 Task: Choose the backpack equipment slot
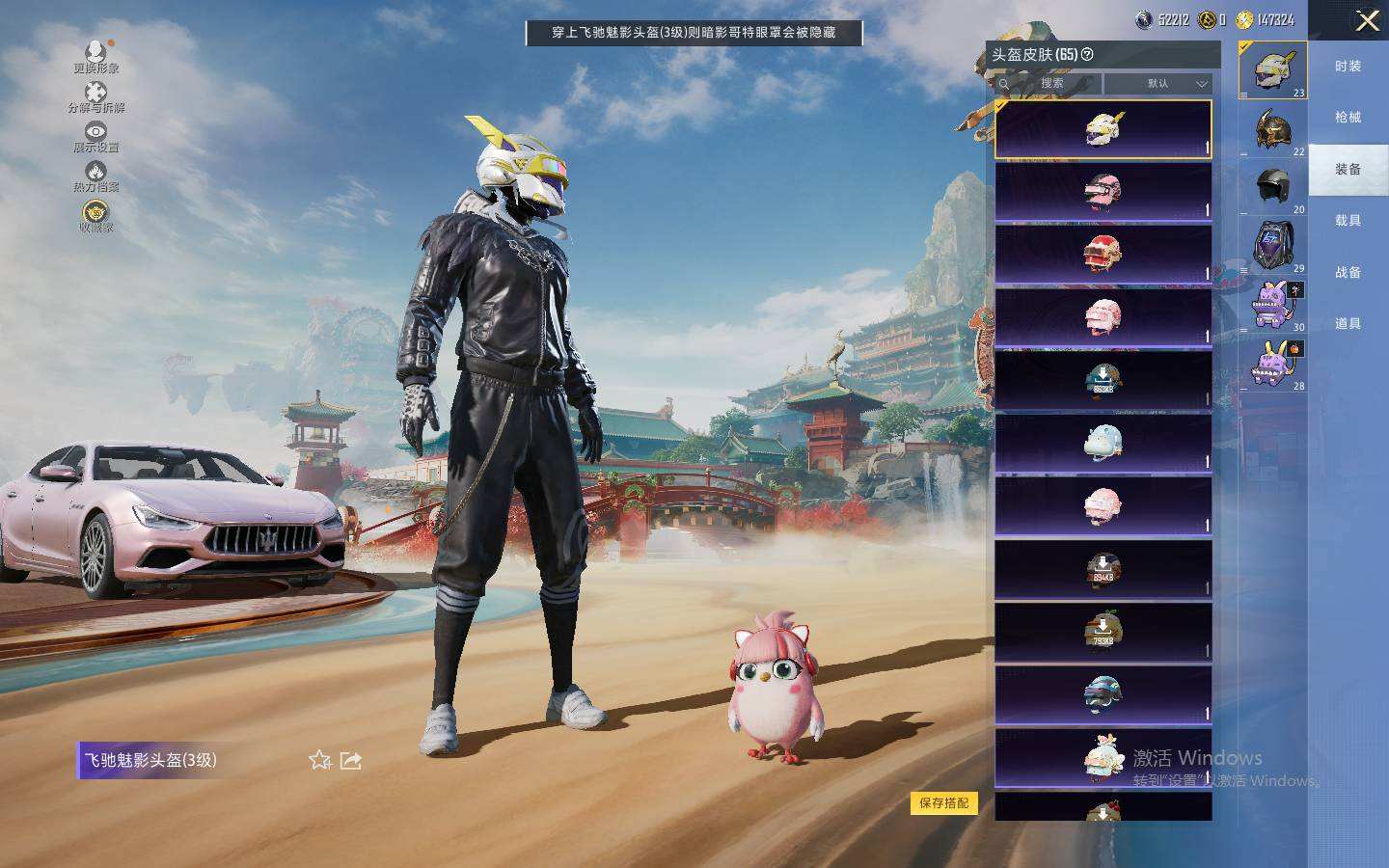(1273, 244)
